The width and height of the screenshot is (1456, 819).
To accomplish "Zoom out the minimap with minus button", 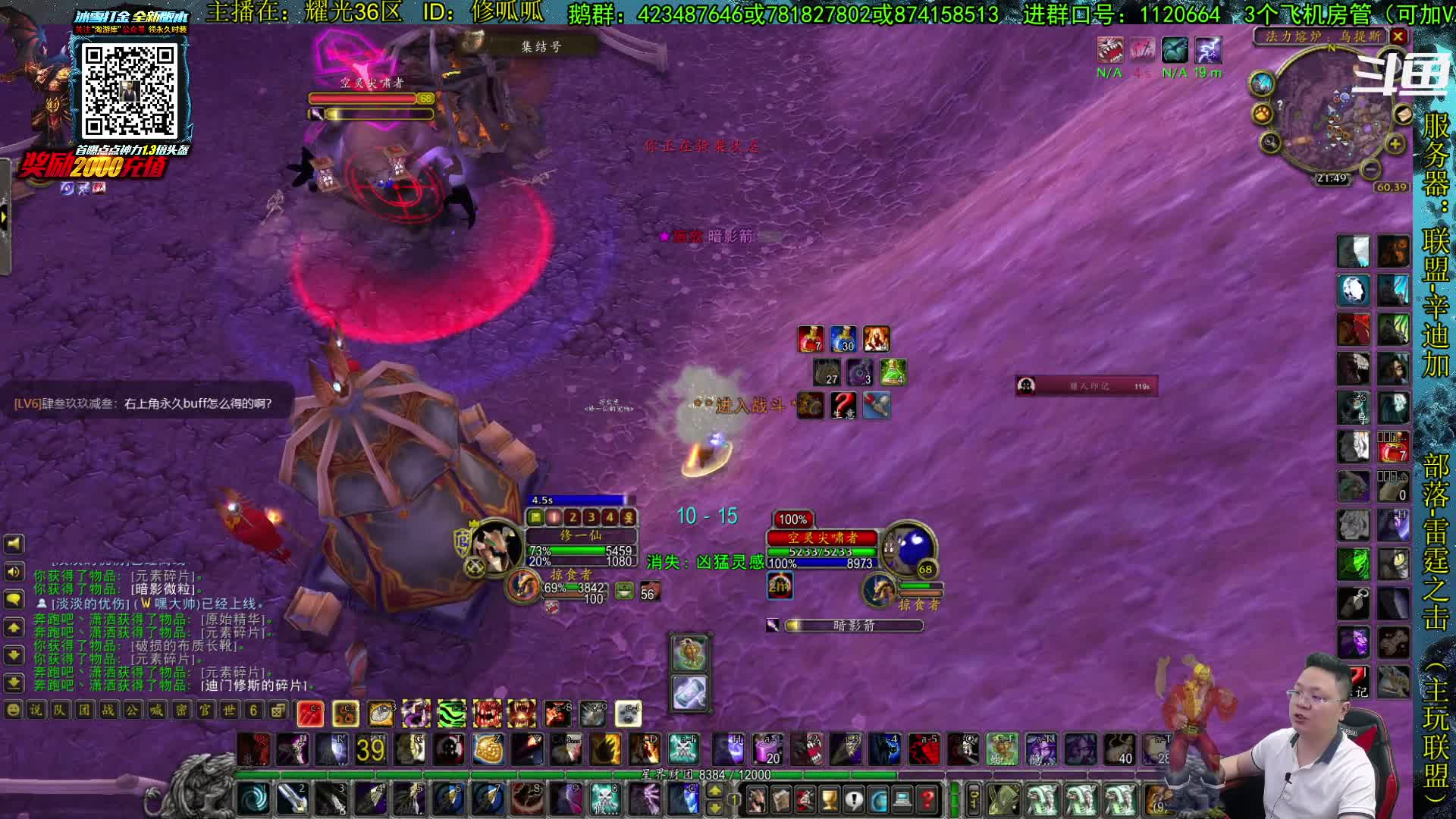I will pyautogui.click(x=1370, y=168).
